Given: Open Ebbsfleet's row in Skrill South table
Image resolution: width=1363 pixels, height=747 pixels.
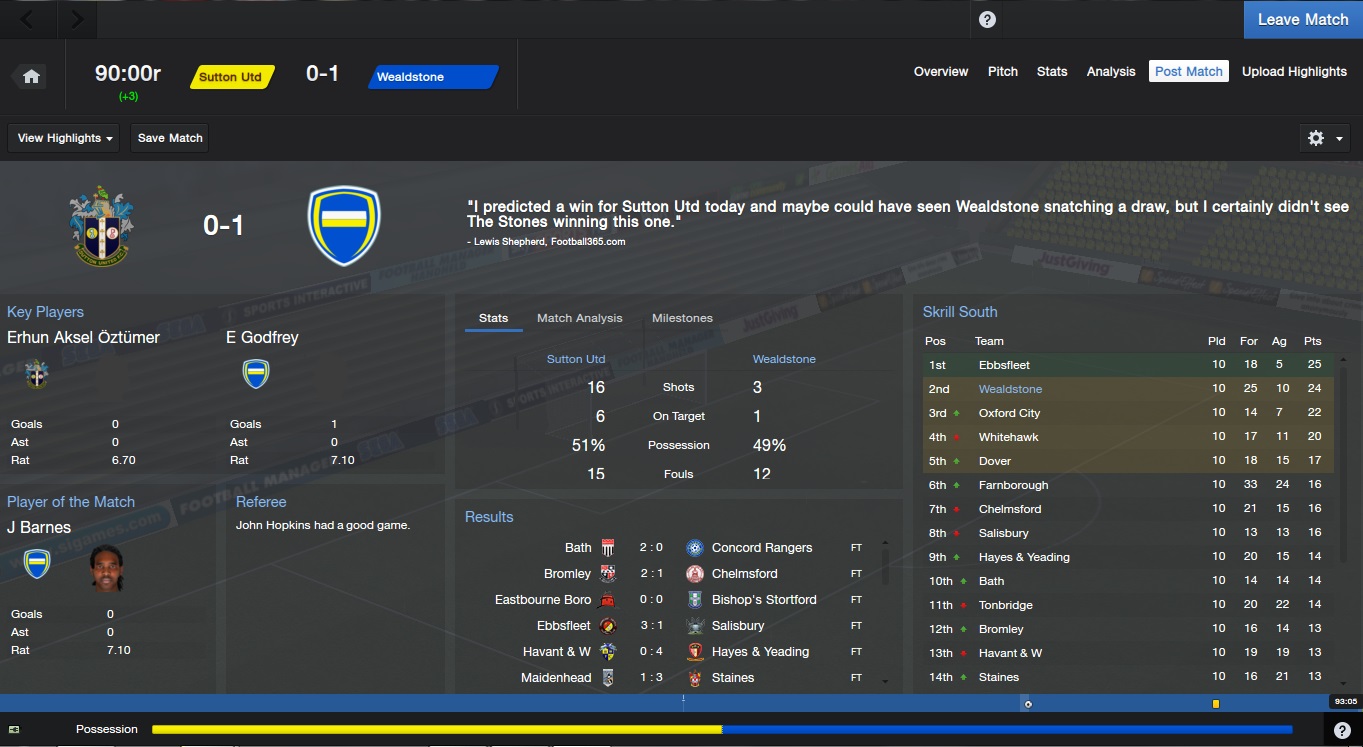Looking at the screenshot, I should 1004,365.
